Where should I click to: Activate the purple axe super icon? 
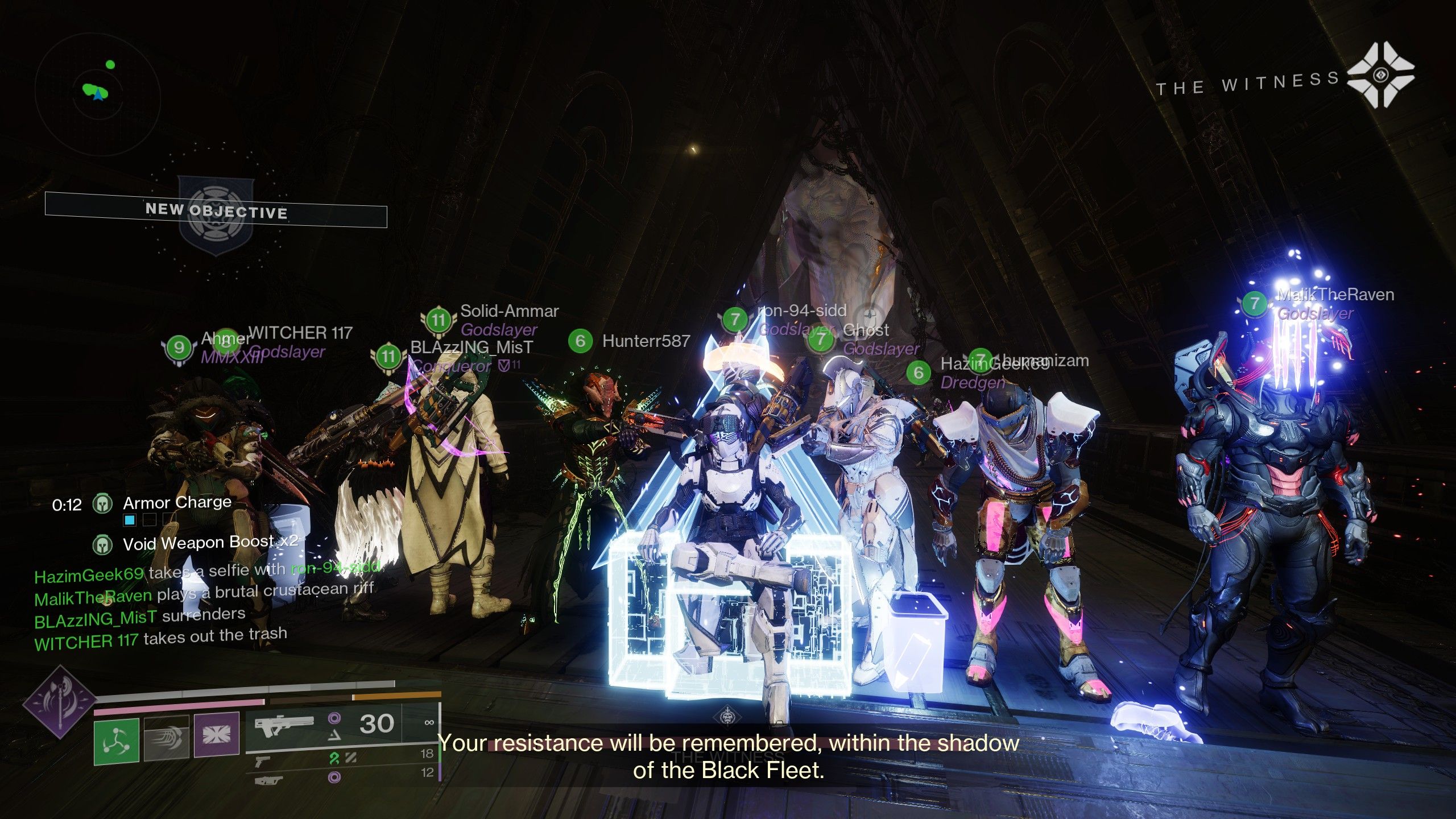tap(60, 702)
